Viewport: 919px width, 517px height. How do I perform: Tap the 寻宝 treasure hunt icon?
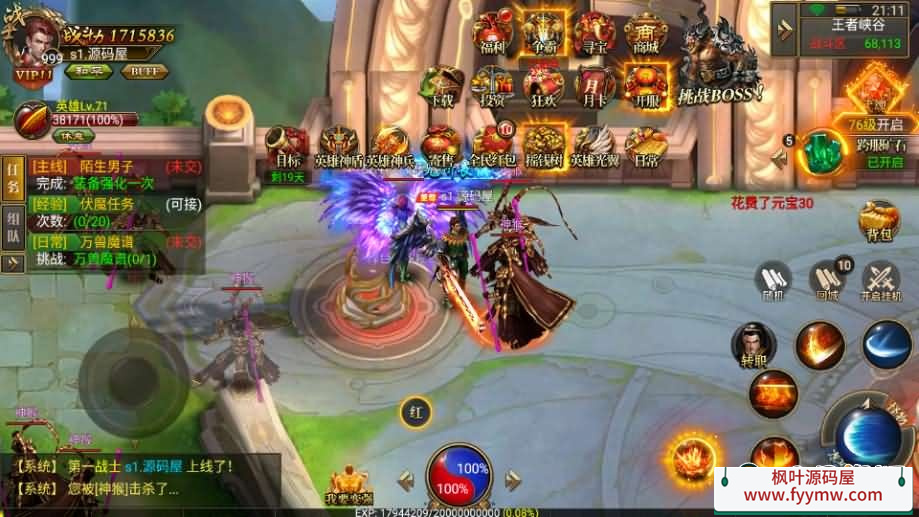[594, 33]
